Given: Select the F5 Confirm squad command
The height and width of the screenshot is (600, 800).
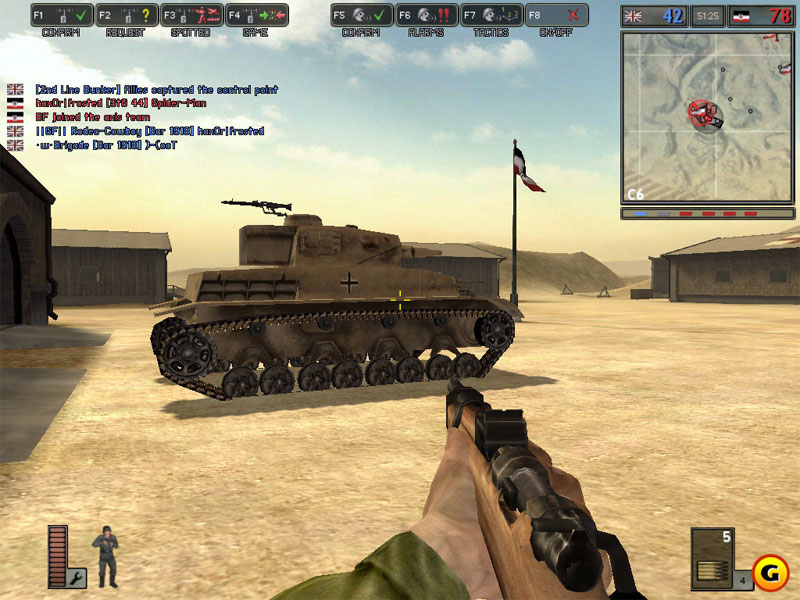Looking at the screenshot, I should [x=361, y=16].
